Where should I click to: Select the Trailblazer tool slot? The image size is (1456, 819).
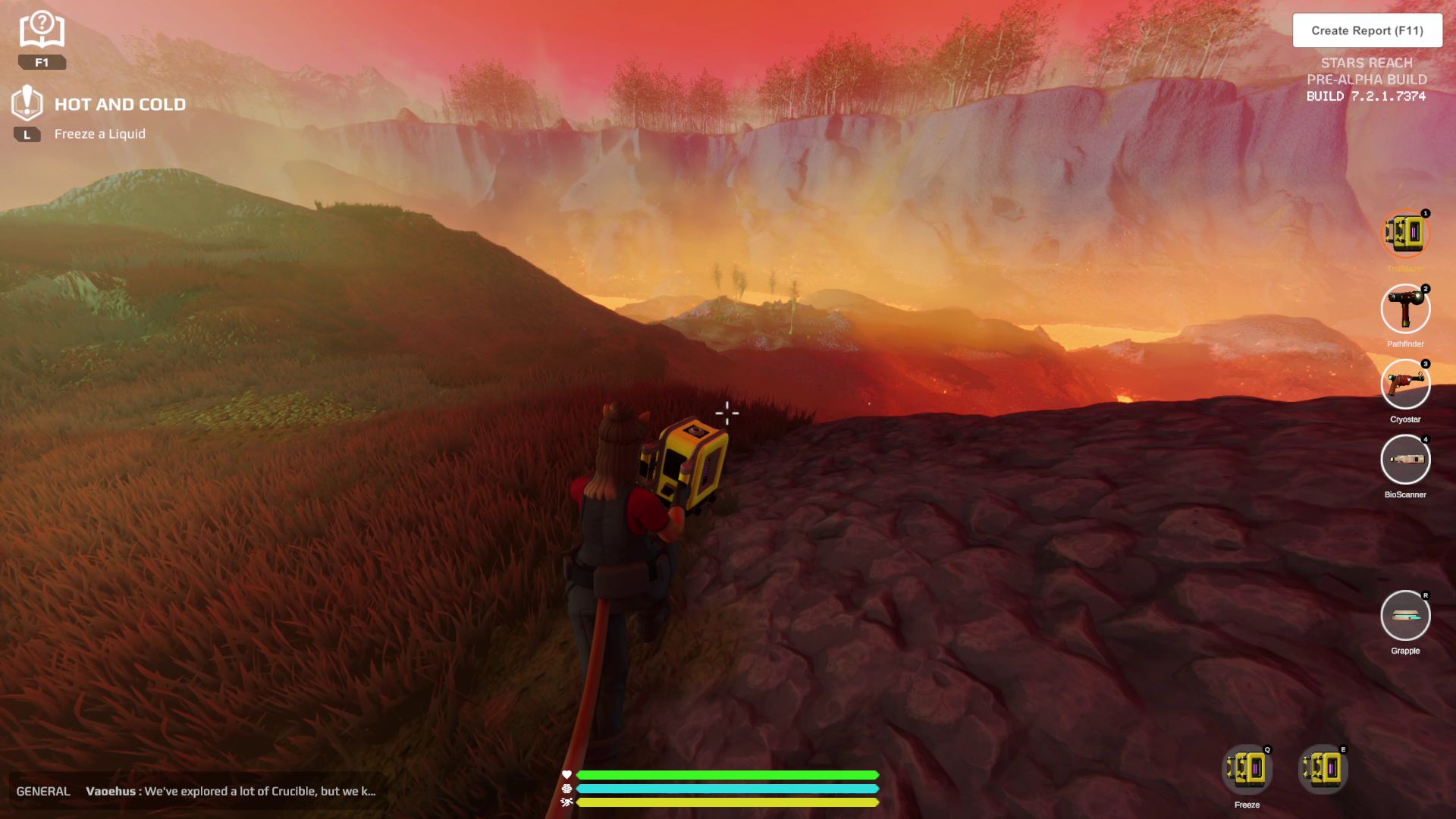[x=1404, y=234]
